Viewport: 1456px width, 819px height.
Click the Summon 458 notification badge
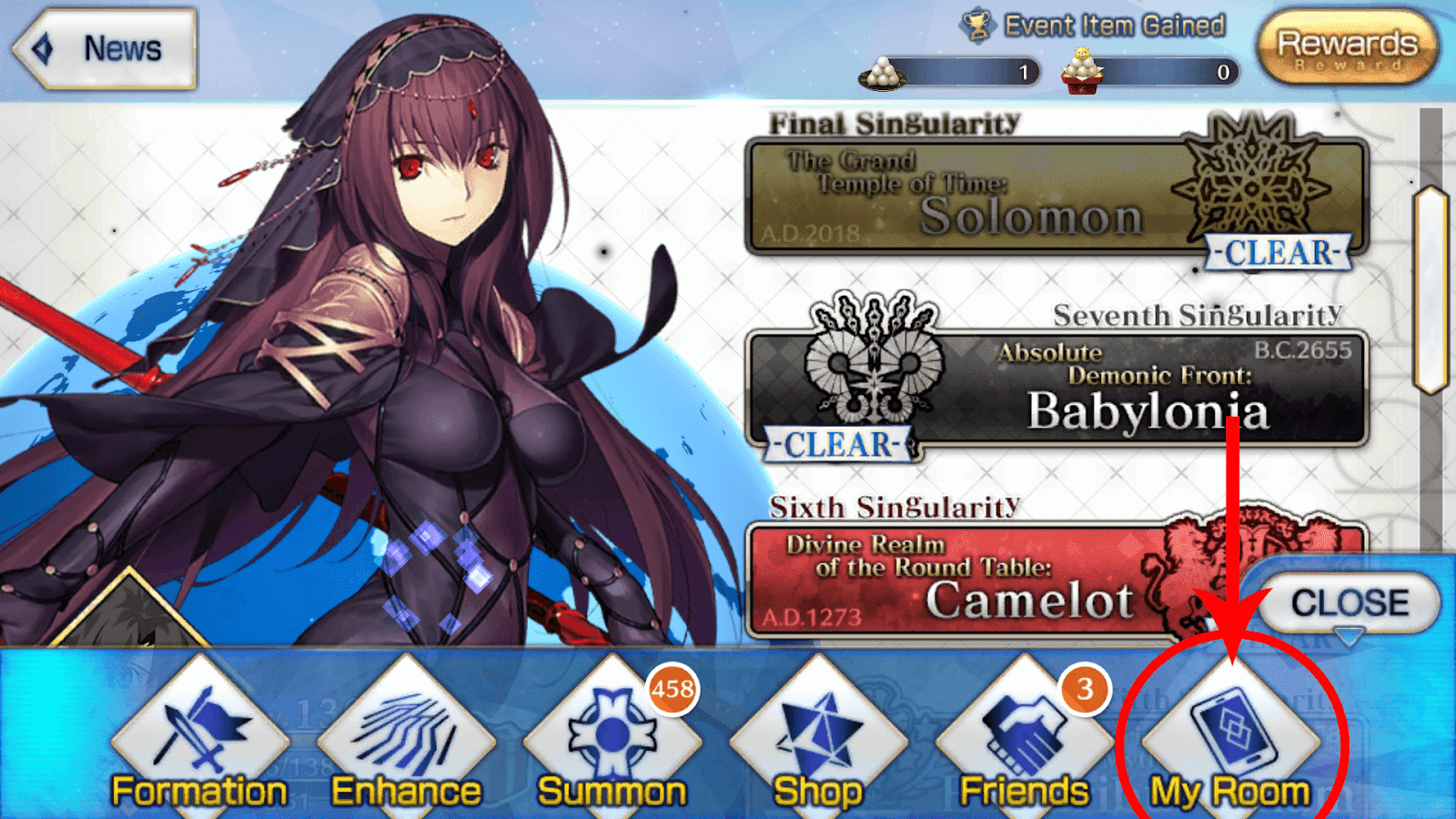click(671, 691)
